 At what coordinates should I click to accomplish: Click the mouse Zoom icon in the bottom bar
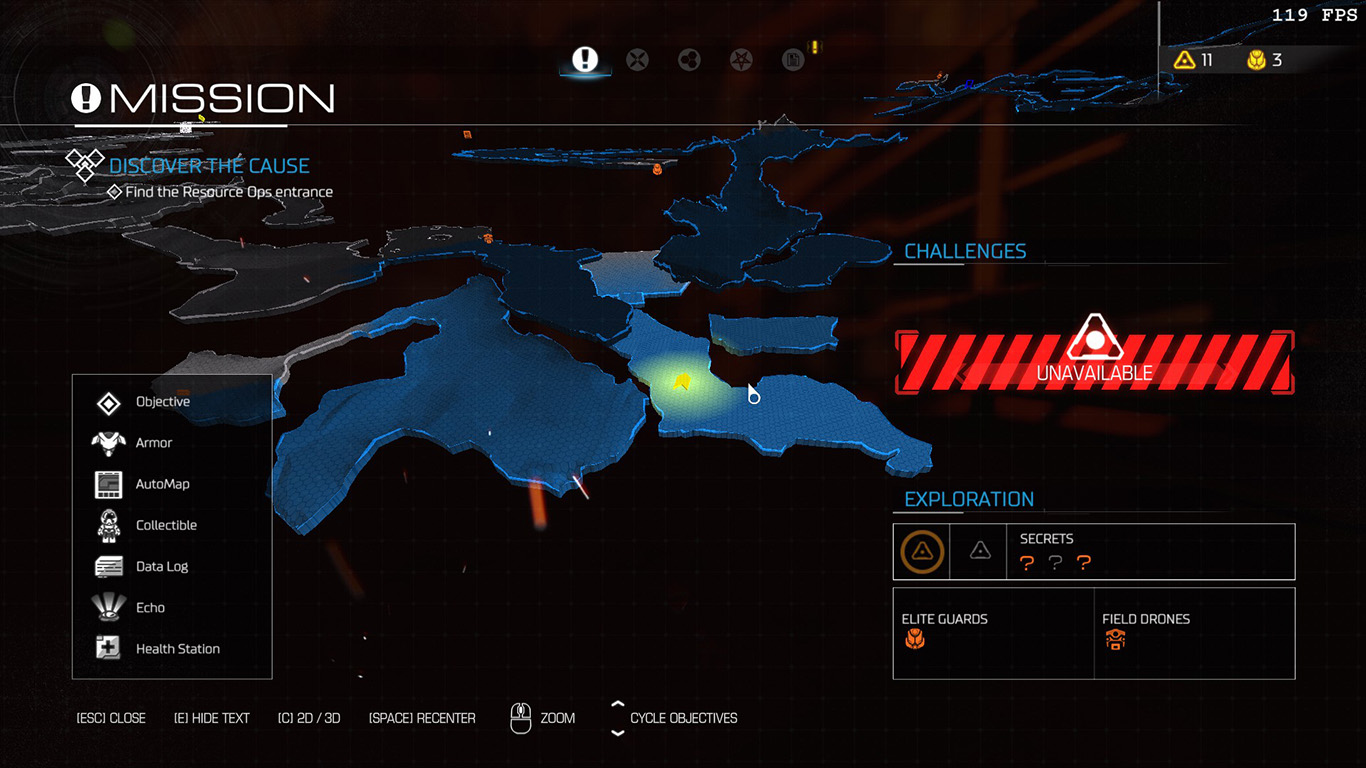(521, 717)
